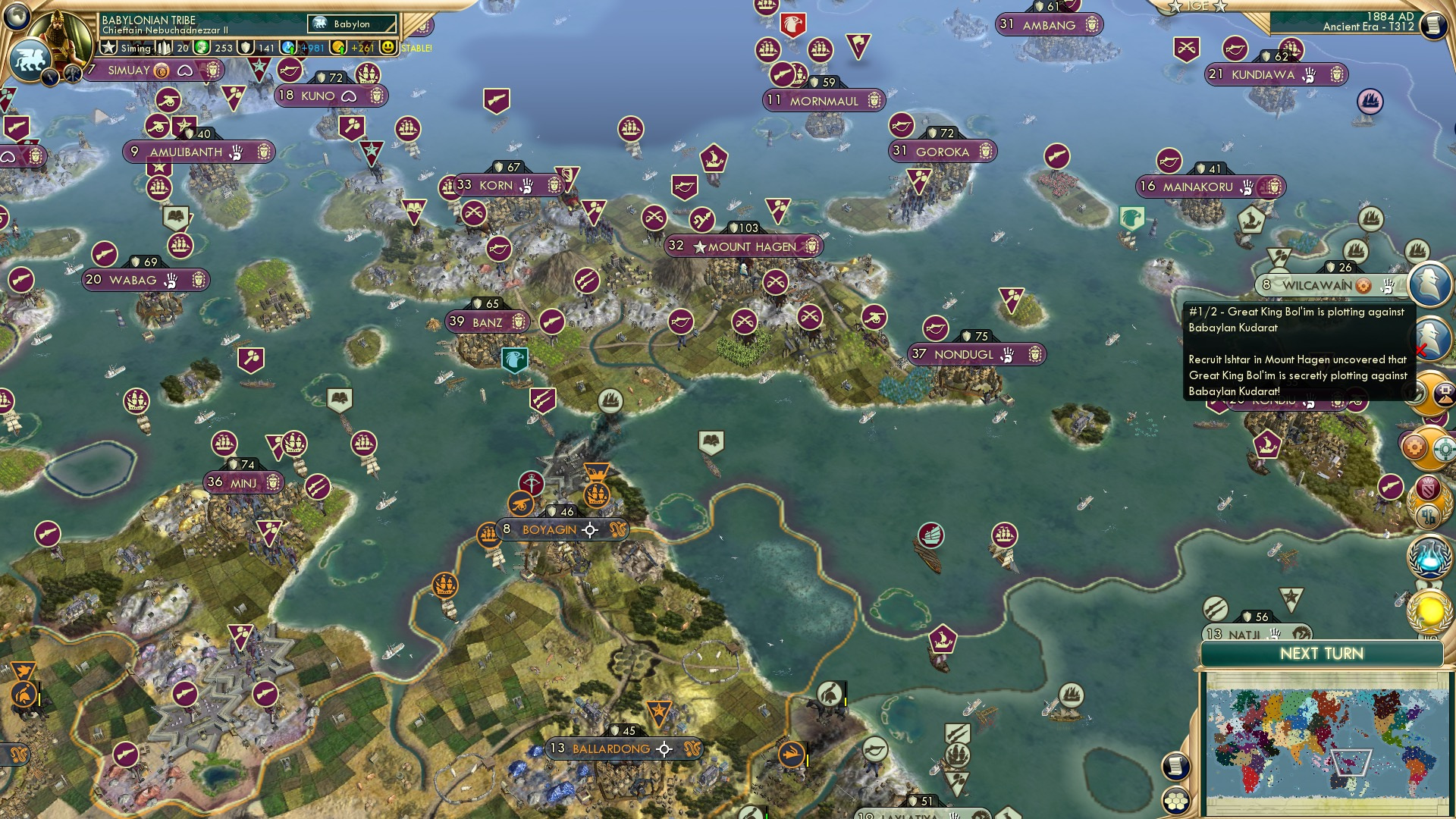Screen dimensions: 1456x819
Task: Open the Babylon civilization selector box
Action: point(352,24)
